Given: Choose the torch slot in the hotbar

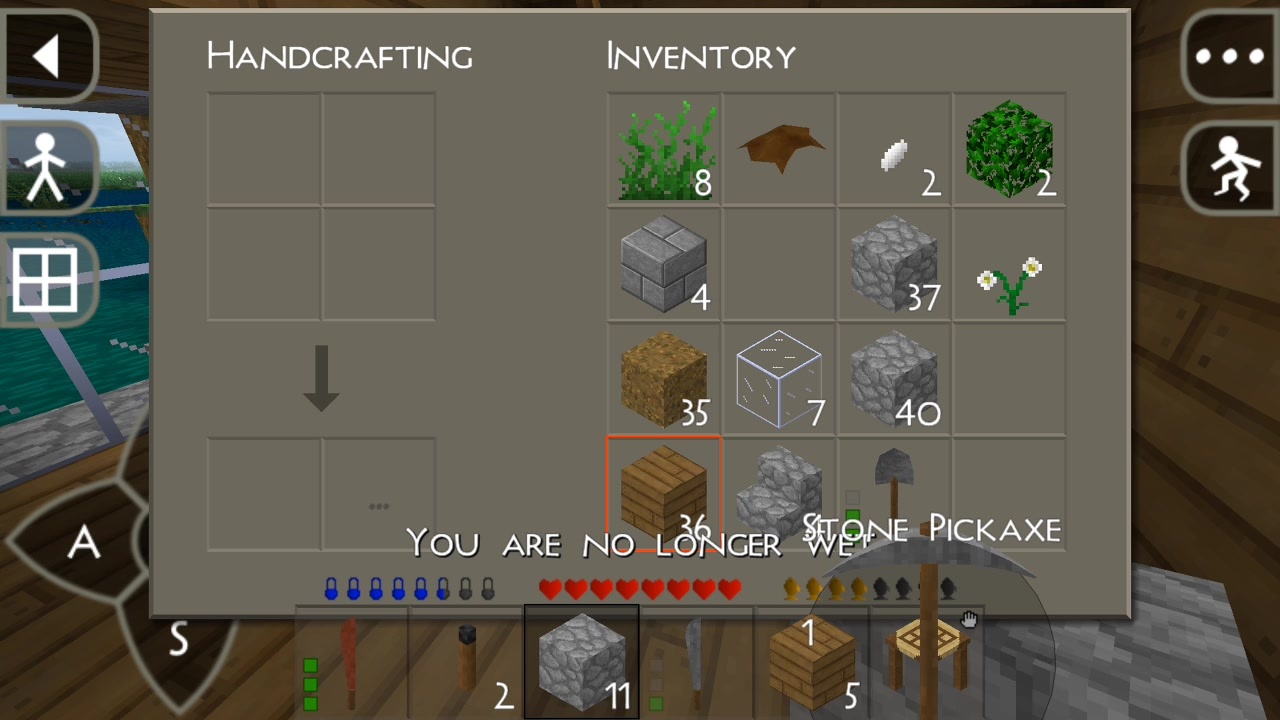Looking at the screenshot, I should (466, 660).
